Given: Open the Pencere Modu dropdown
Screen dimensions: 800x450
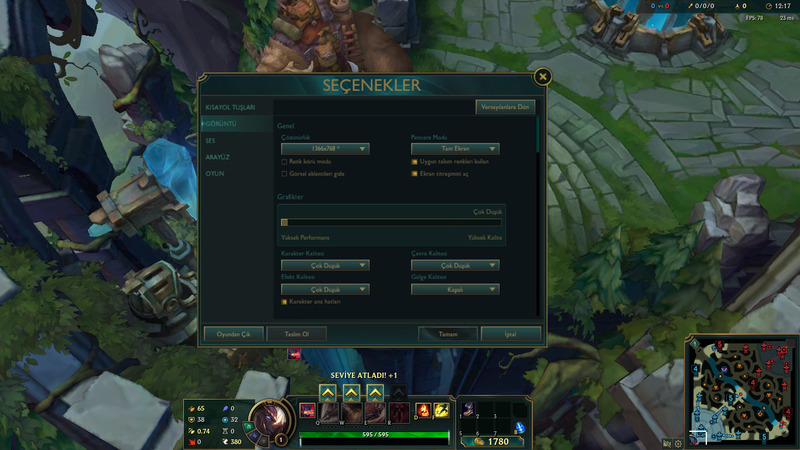Looking at the screenshot, I should click(x=455, y=149).
